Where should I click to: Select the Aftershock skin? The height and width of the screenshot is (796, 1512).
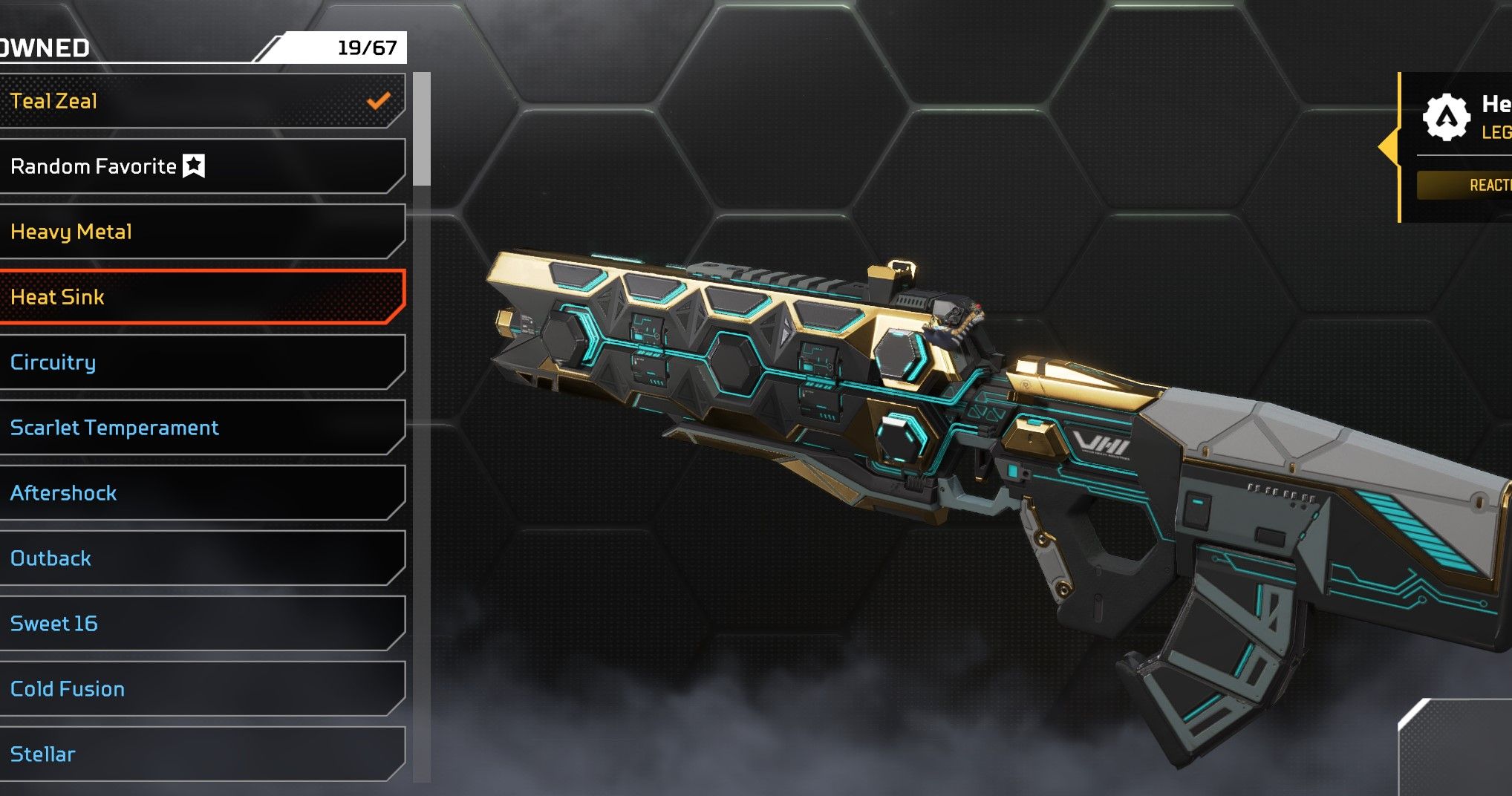point(201,493)
